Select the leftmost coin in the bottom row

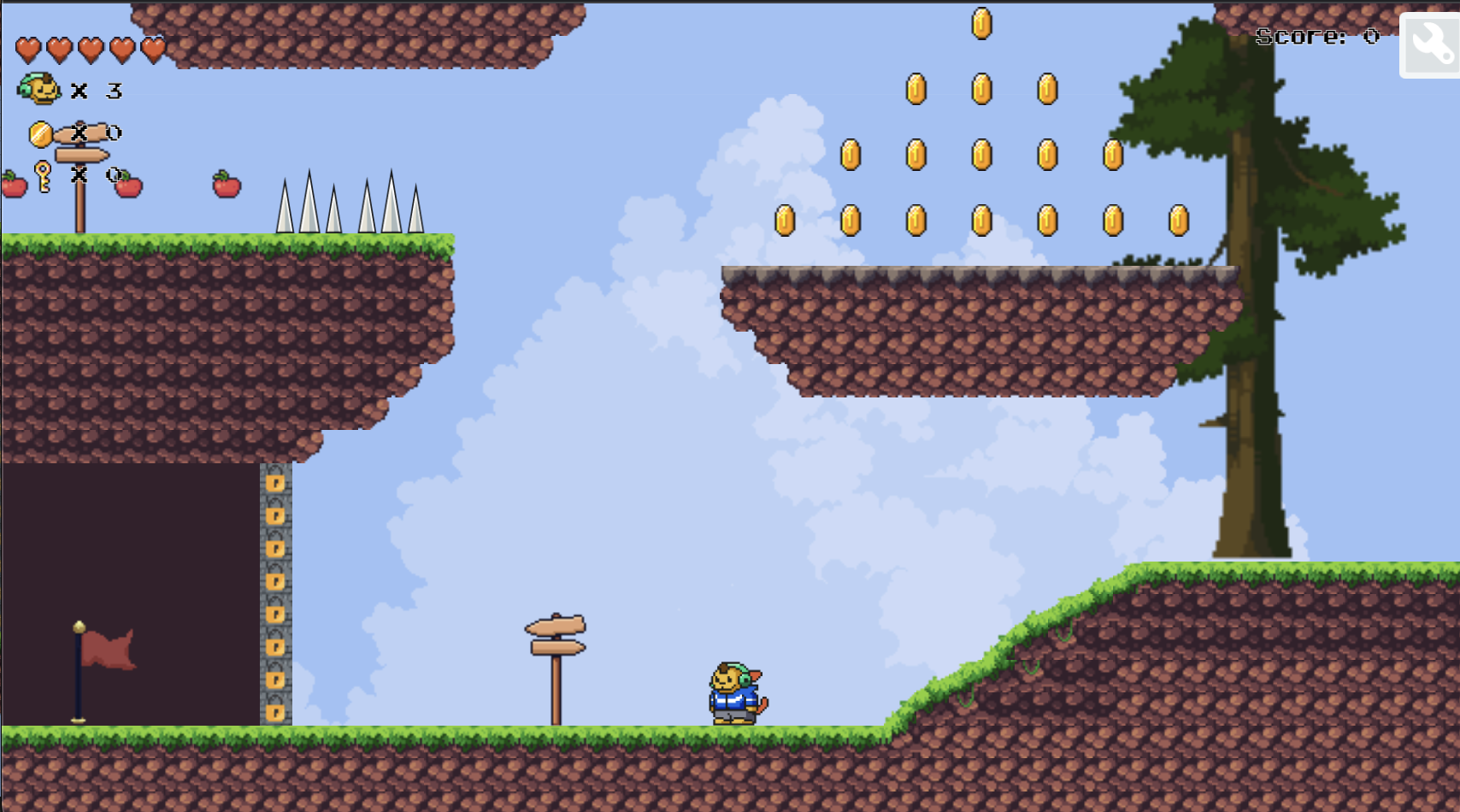click(x=786, y=220)
